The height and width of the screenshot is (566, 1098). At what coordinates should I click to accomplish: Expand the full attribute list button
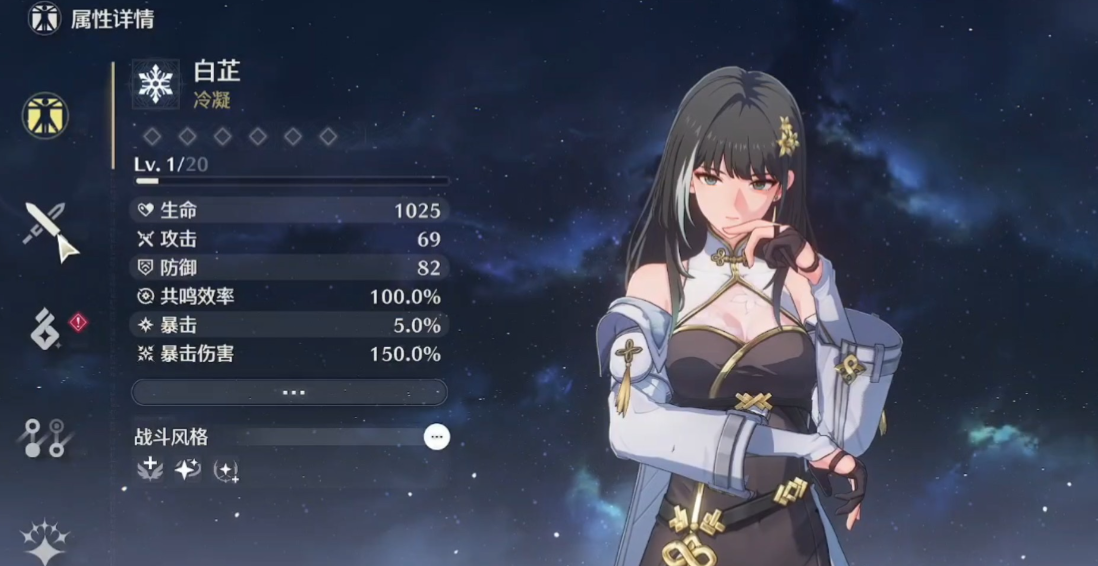(289, 391)
